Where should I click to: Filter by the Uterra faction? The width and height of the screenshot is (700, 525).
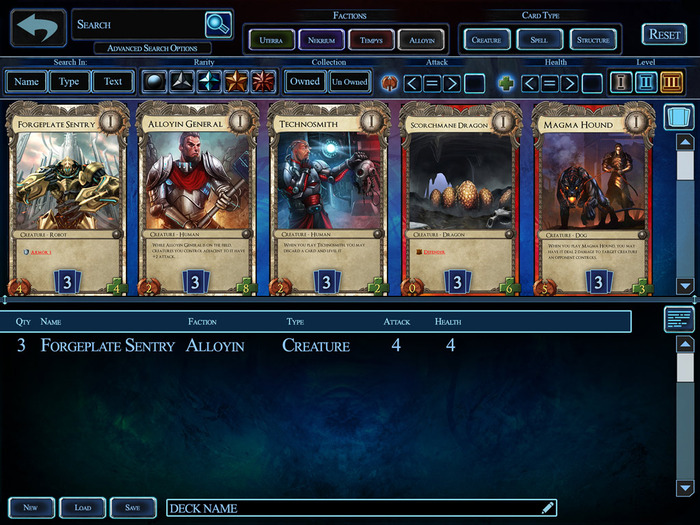pos(270,40)
